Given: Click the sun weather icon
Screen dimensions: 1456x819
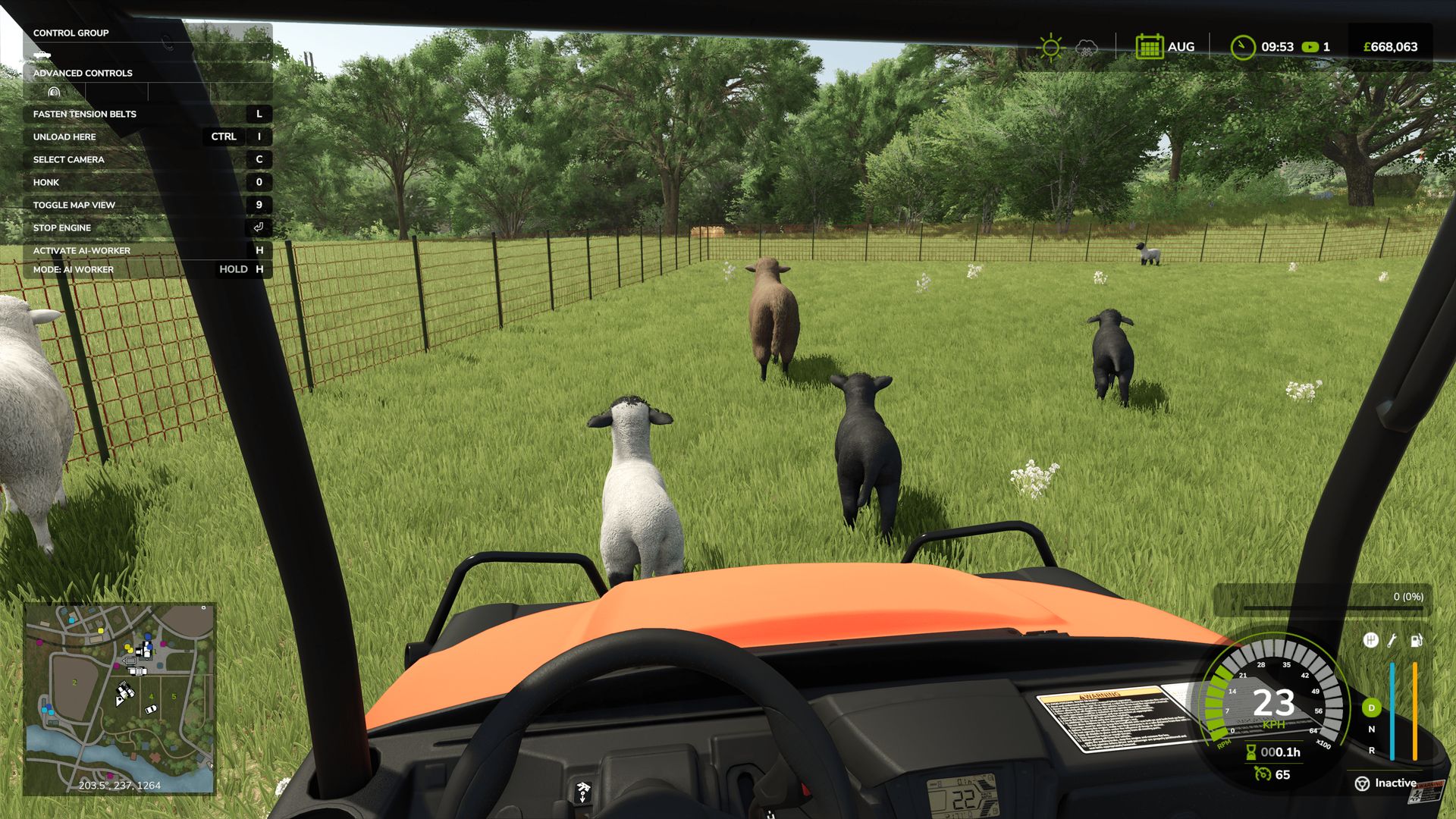Looking at the screenshot, I should (x=1050, y=46).
